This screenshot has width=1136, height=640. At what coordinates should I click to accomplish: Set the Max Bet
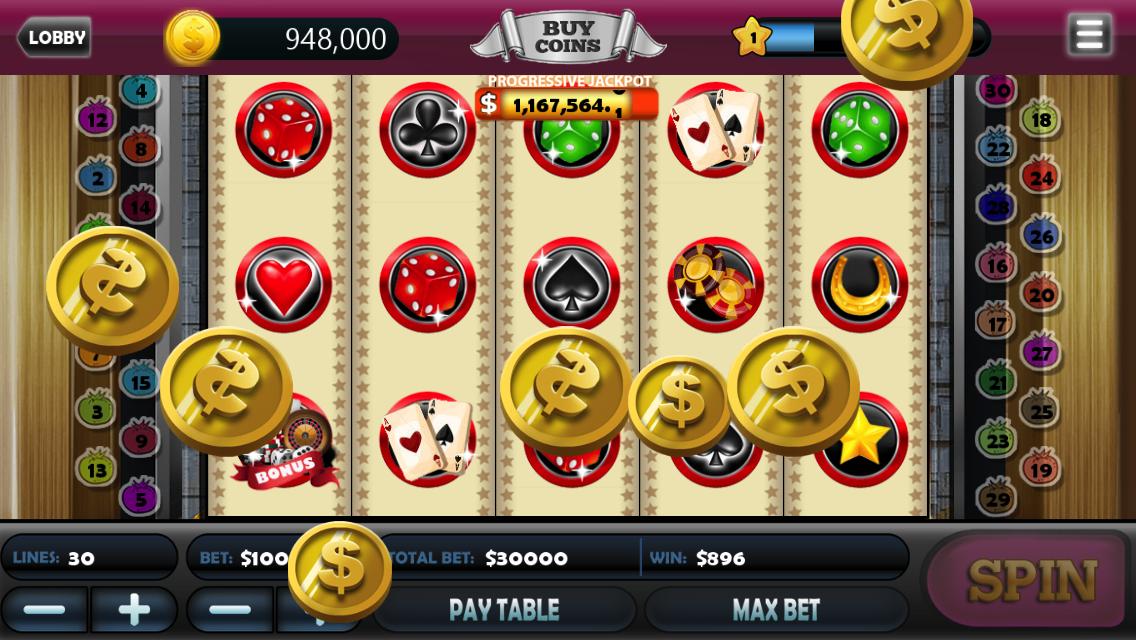(776, 609)
